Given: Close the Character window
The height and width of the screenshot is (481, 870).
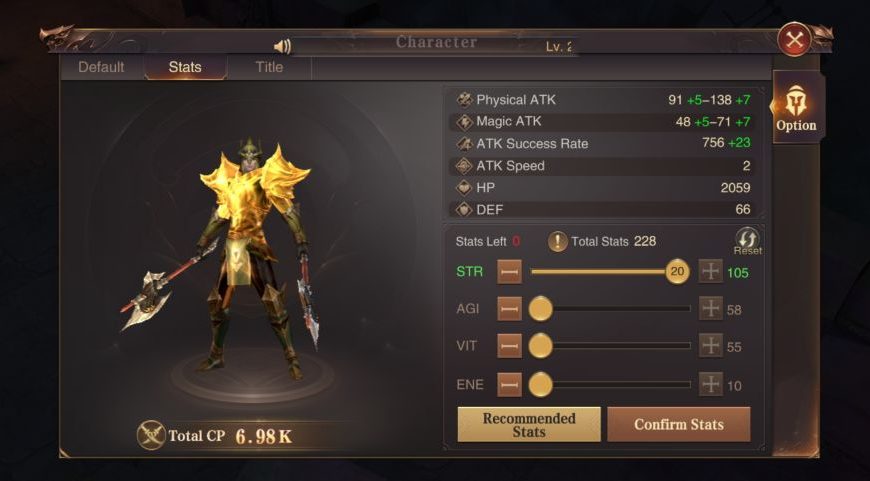Looking at the screenshot, I should coord(794,40).
